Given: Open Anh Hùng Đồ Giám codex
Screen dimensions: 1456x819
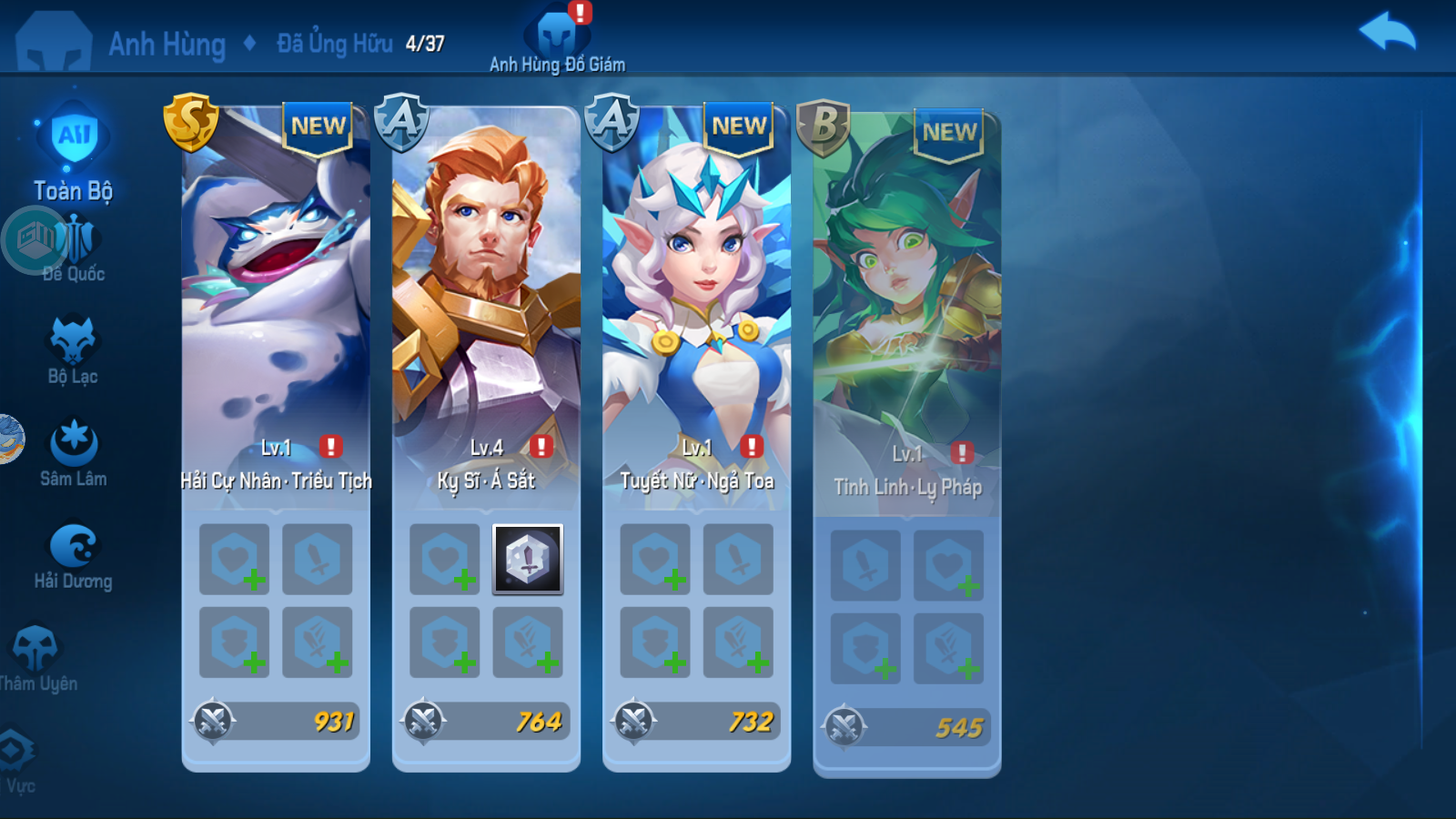Looking at the screenshot, I should click(x=557, y=38).
